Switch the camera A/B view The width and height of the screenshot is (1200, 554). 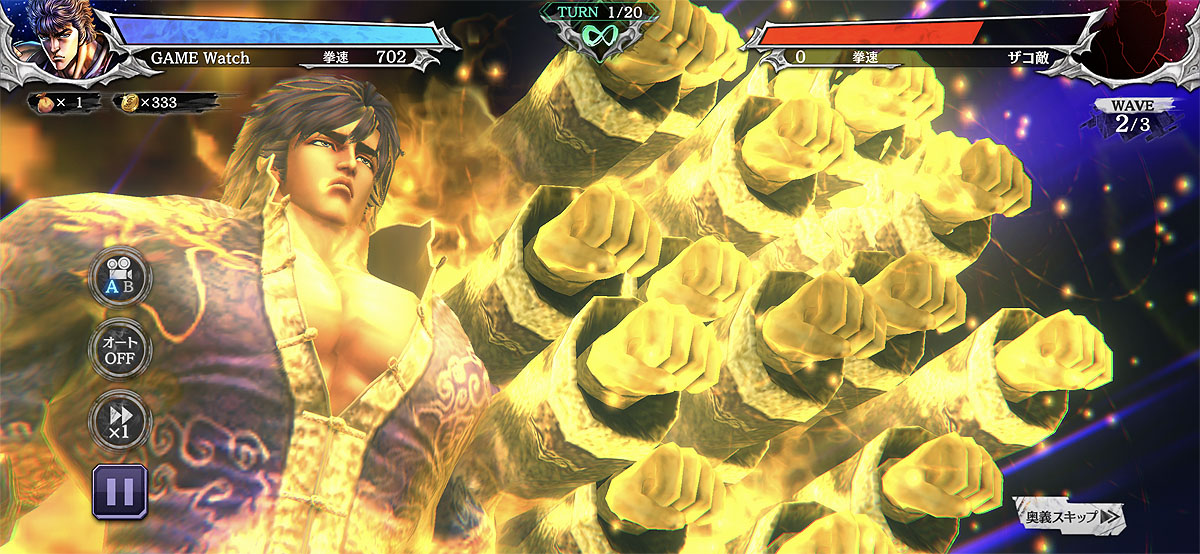click(120, 277)
